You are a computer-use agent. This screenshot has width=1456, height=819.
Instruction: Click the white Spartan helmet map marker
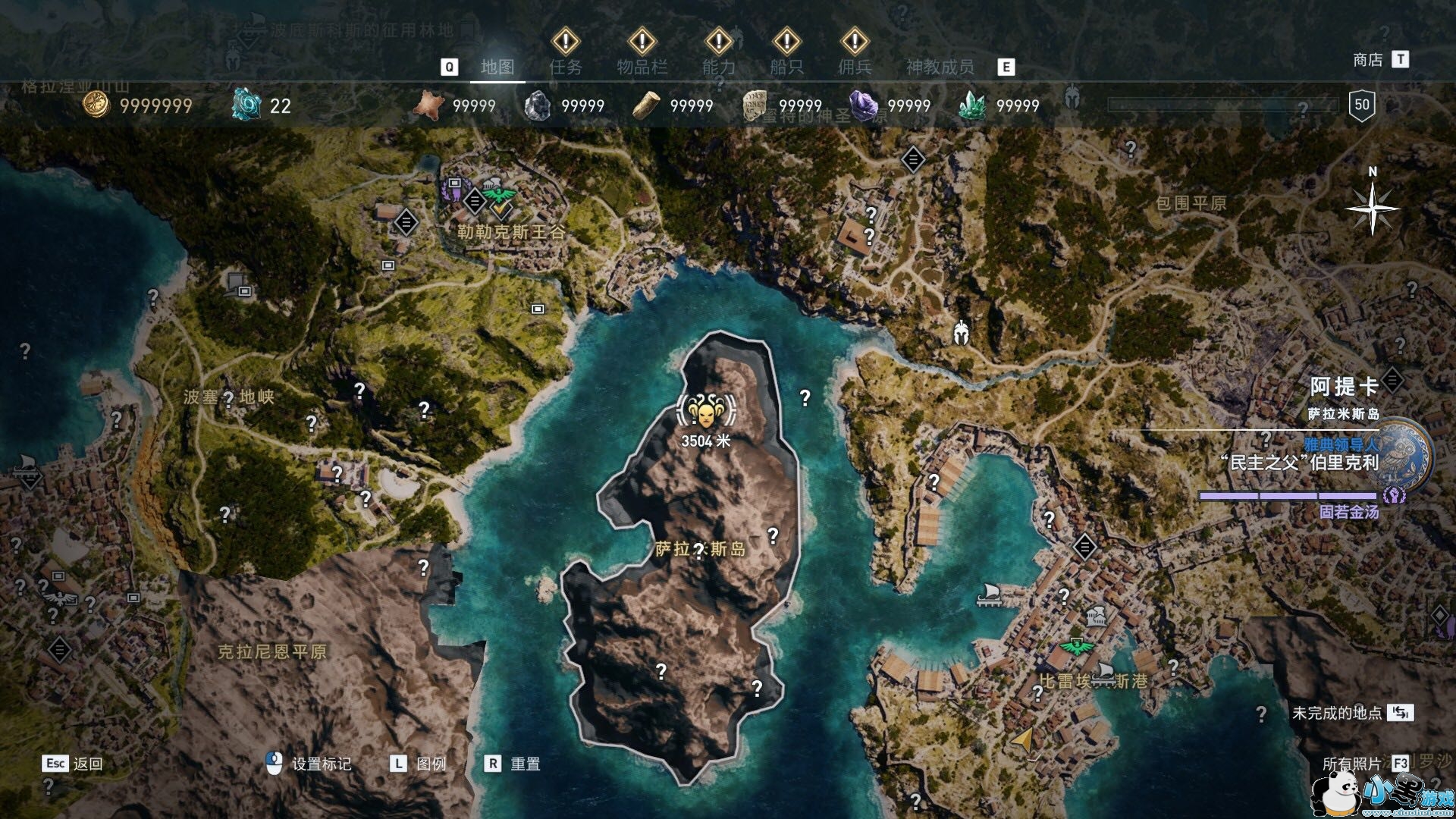(x=962, y=333)
